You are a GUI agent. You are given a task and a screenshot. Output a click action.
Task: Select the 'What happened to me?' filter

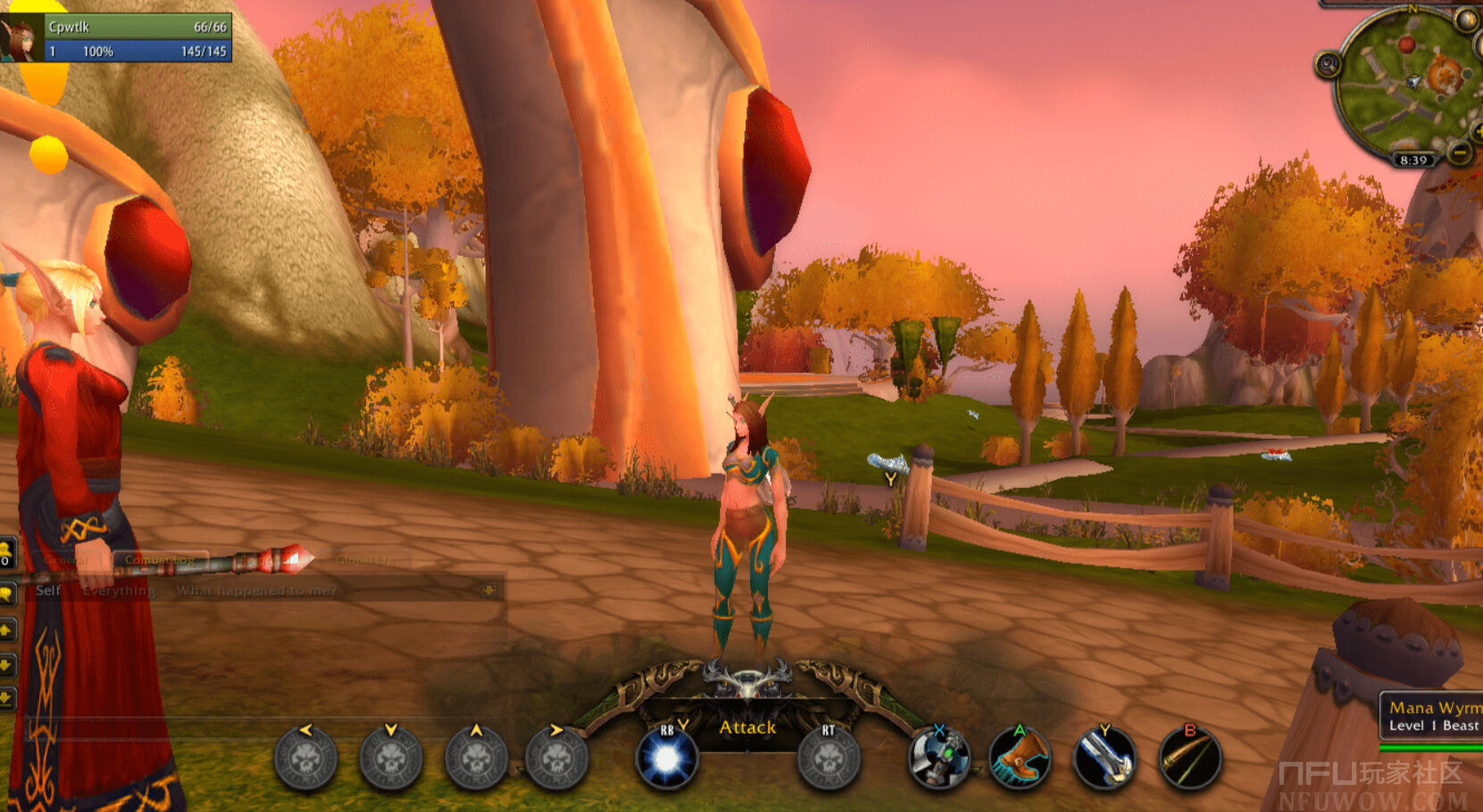click(256, 591)
